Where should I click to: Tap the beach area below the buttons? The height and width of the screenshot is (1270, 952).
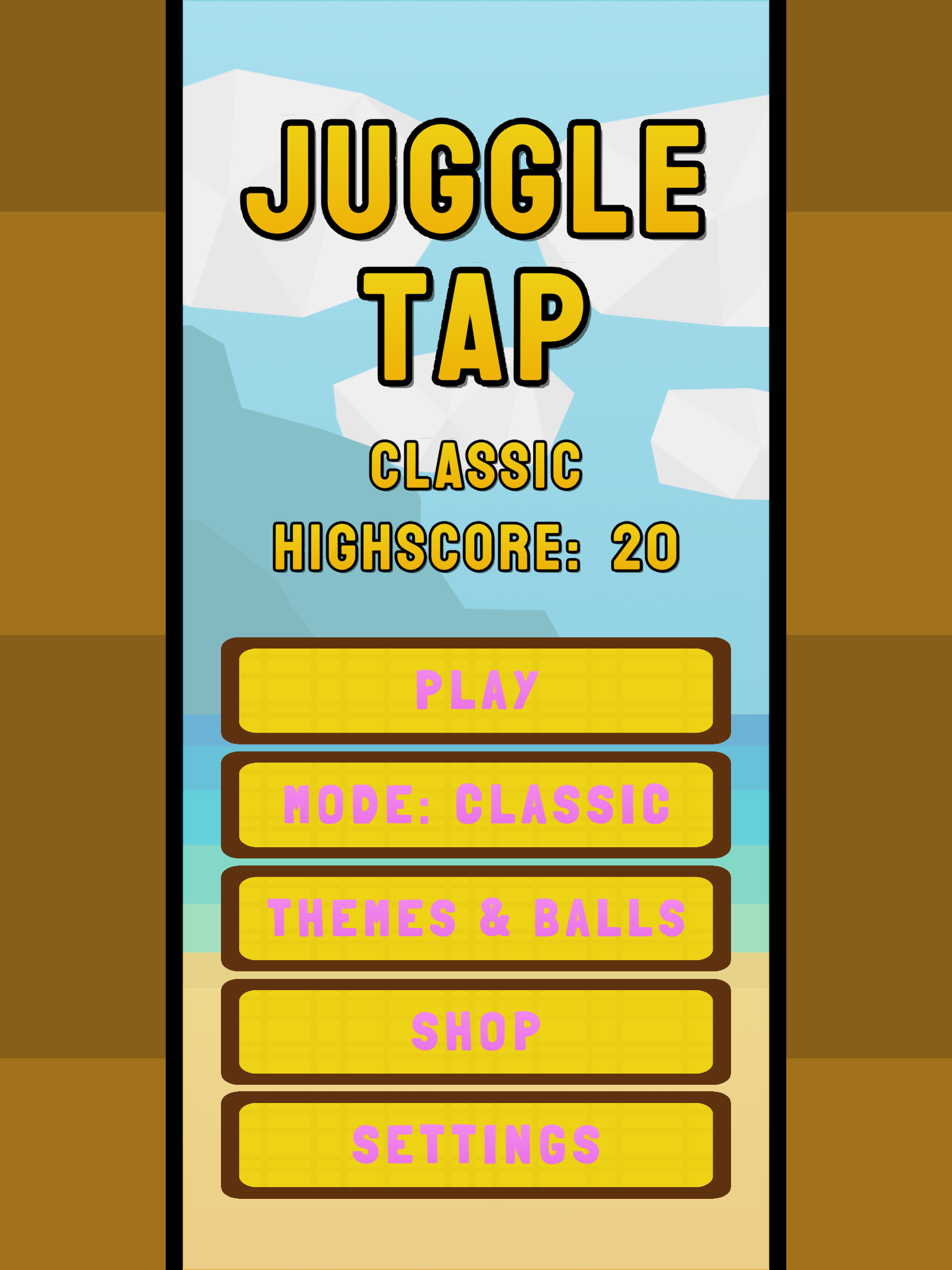[476, 1235]
